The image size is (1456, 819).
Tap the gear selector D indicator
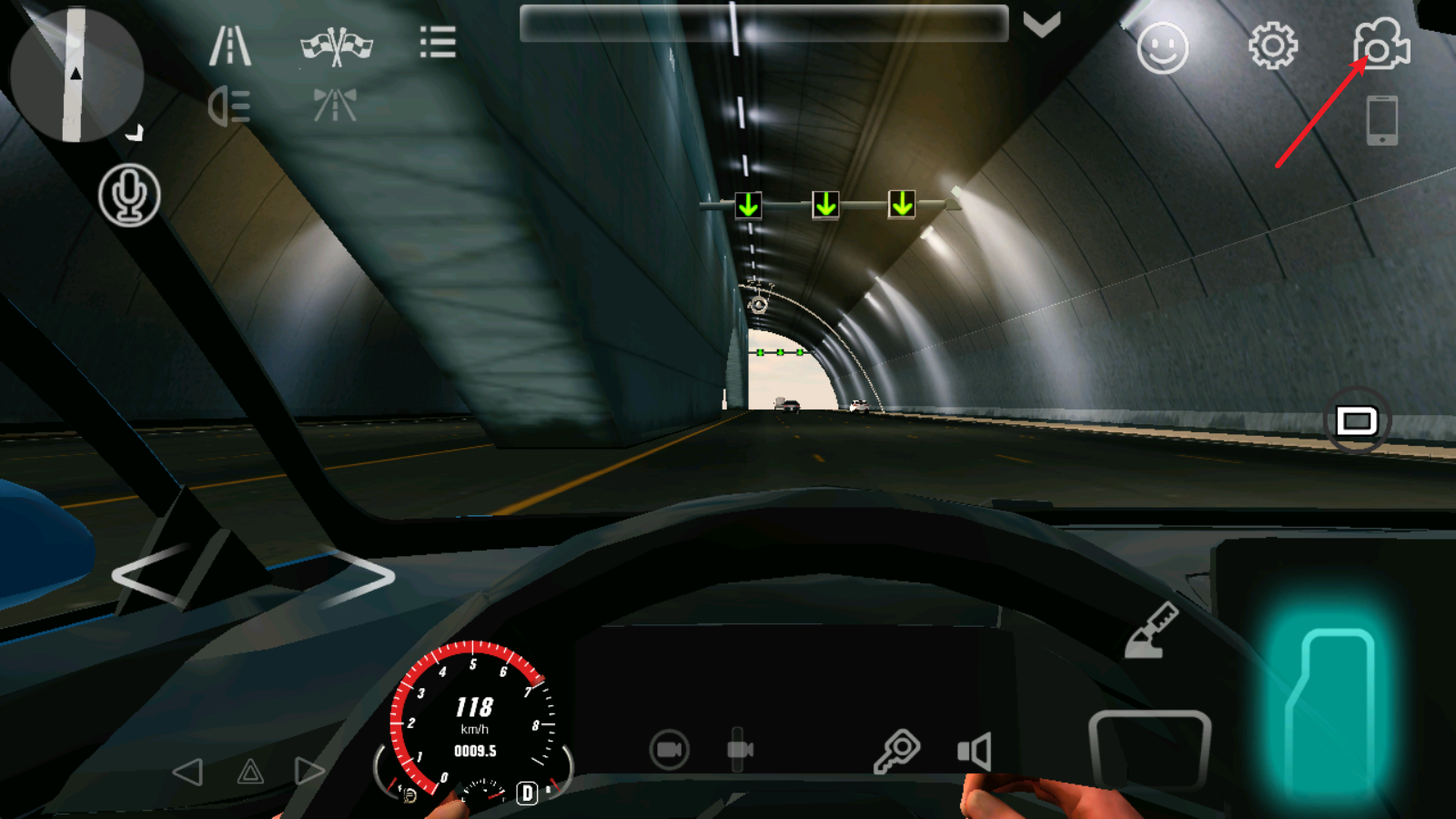click(x=527, y=793)
